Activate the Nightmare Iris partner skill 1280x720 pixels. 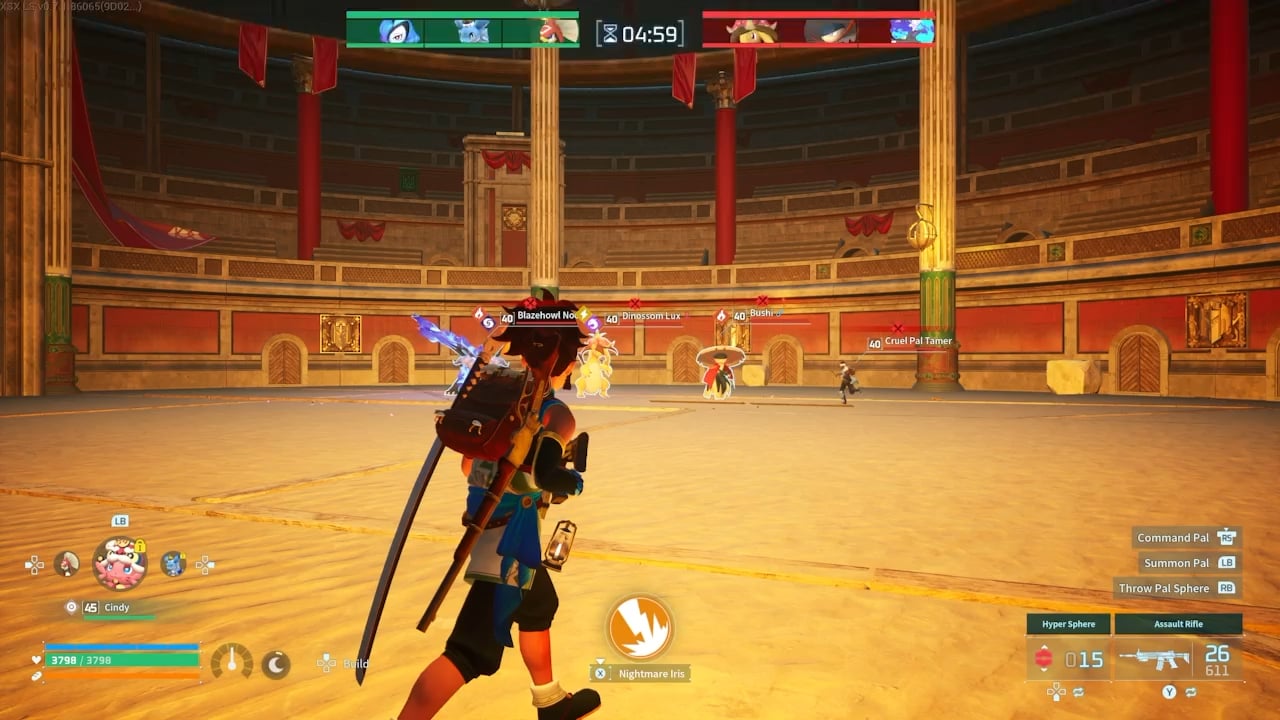pos(640,628)
